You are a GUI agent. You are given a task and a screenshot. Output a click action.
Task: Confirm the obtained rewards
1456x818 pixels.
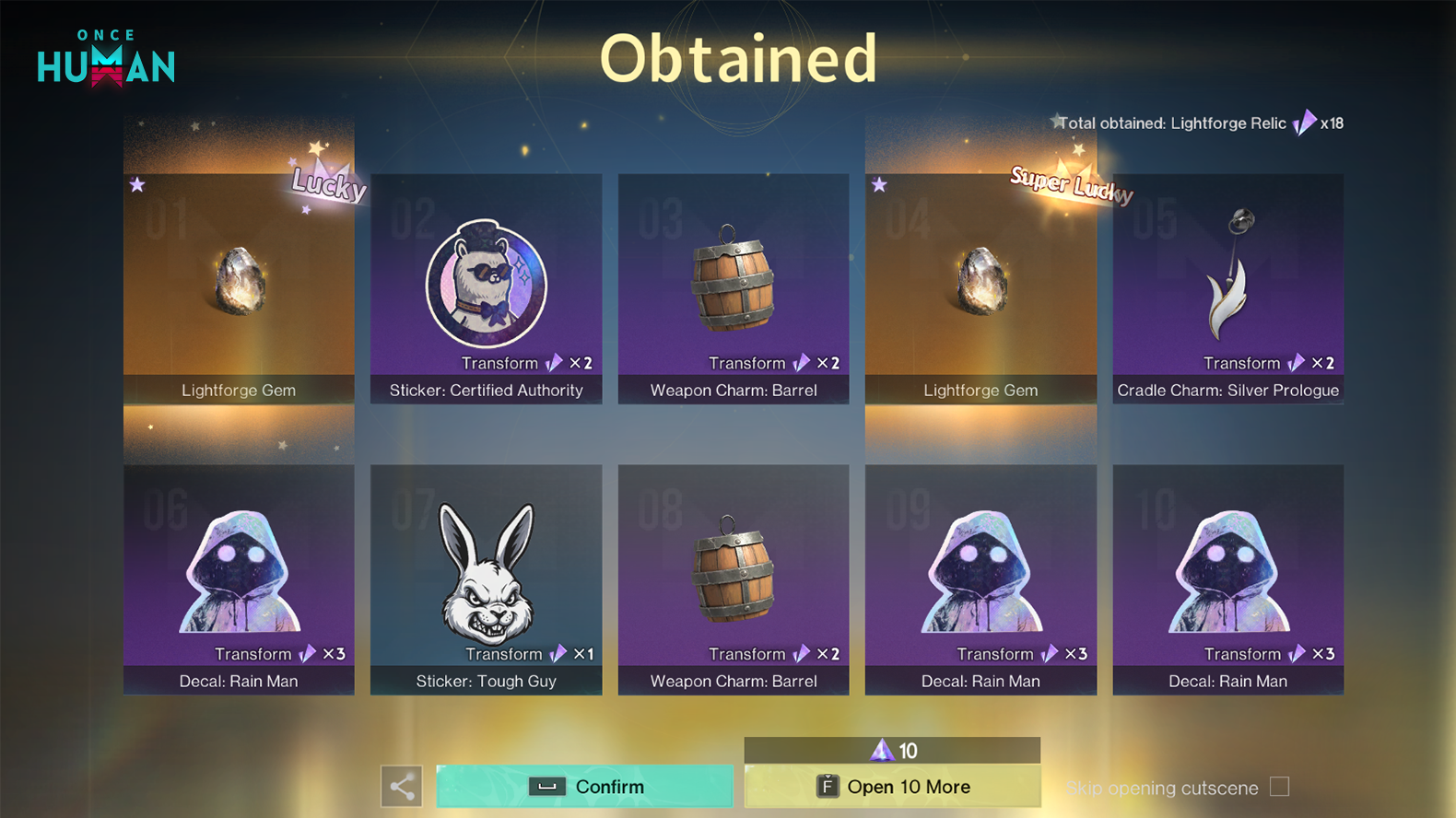click(x=584, y=787)
